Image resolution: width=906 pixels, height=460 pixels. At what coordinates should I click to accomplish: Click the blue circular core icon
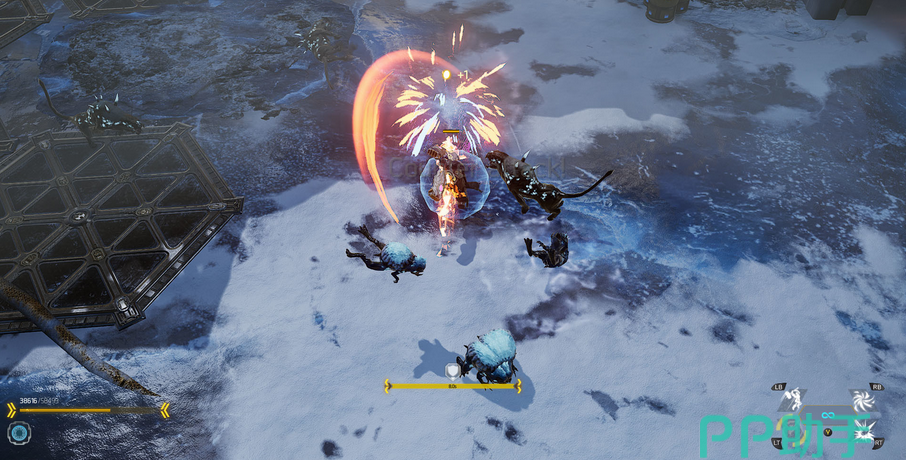tap(19, 433)
